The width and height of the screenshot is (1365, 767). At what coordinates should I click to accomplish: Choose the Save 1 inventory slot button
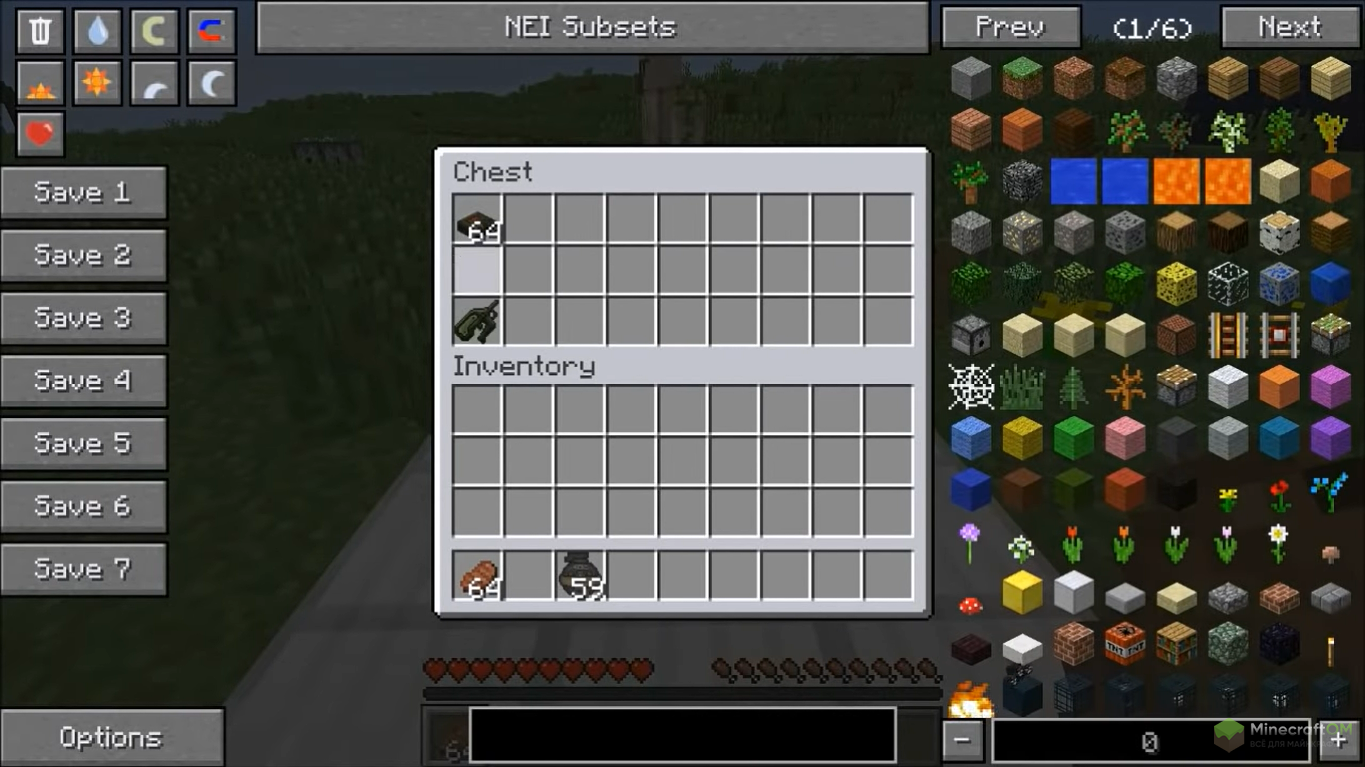tap(83, 192)
